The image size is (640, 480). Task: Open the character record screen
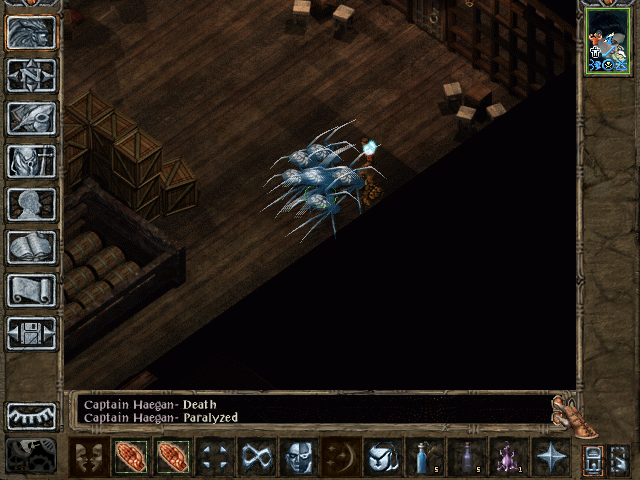[31, 204]
